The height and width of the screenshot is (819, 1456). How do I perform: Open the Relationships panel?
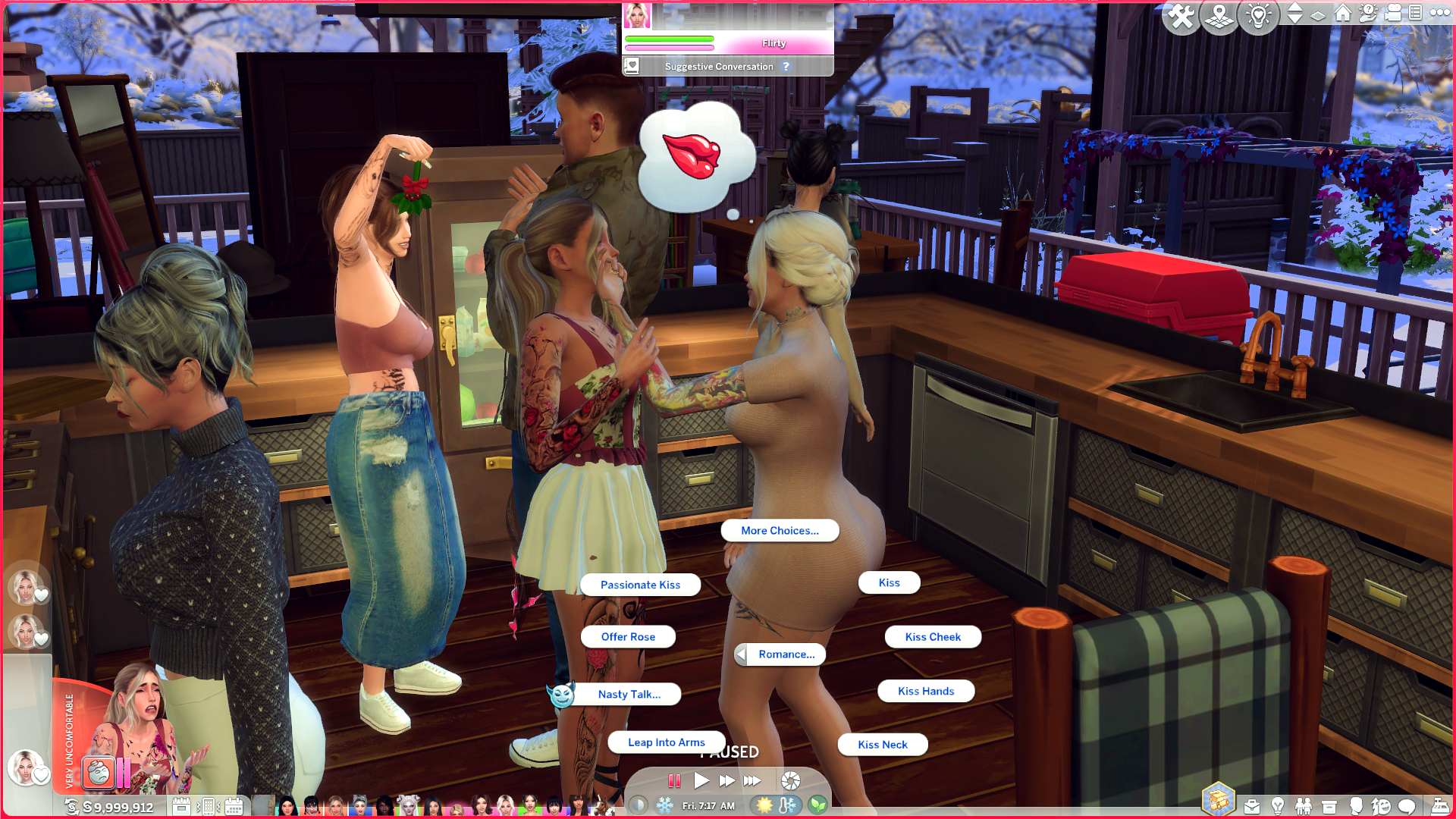click(1304, 805)
